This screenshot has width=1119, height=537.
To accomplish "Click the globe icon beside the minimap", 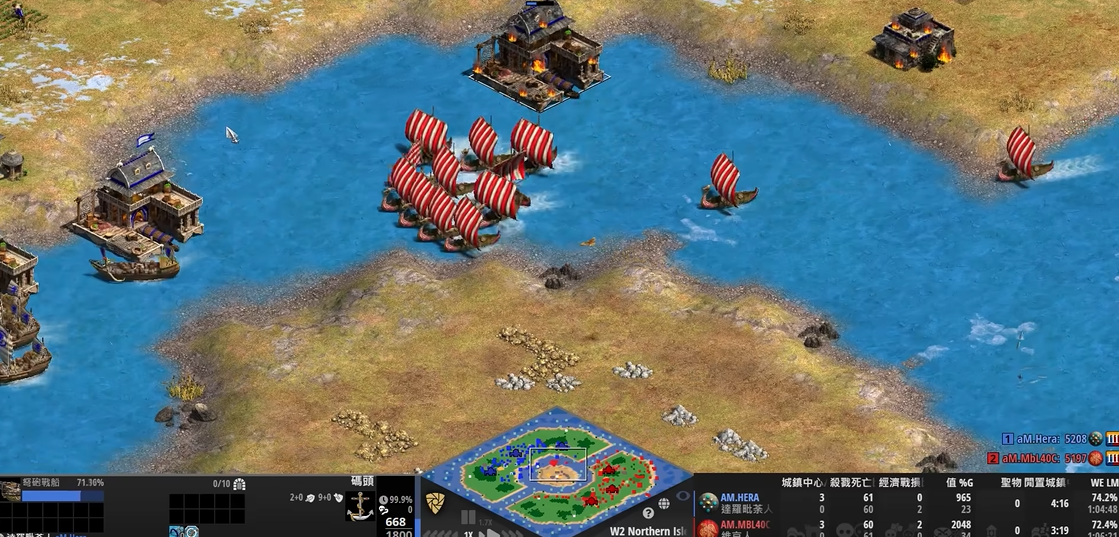I will 664,504.
